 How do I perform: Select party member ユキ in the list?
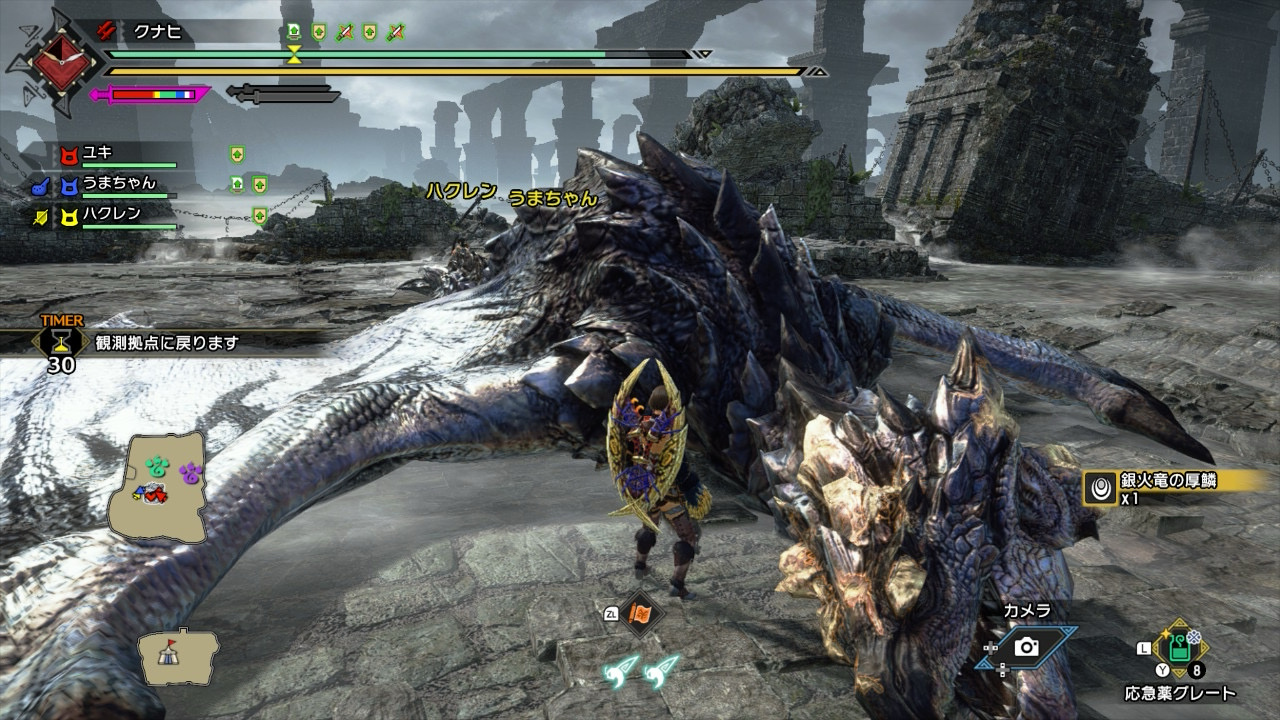click(97, 153)
